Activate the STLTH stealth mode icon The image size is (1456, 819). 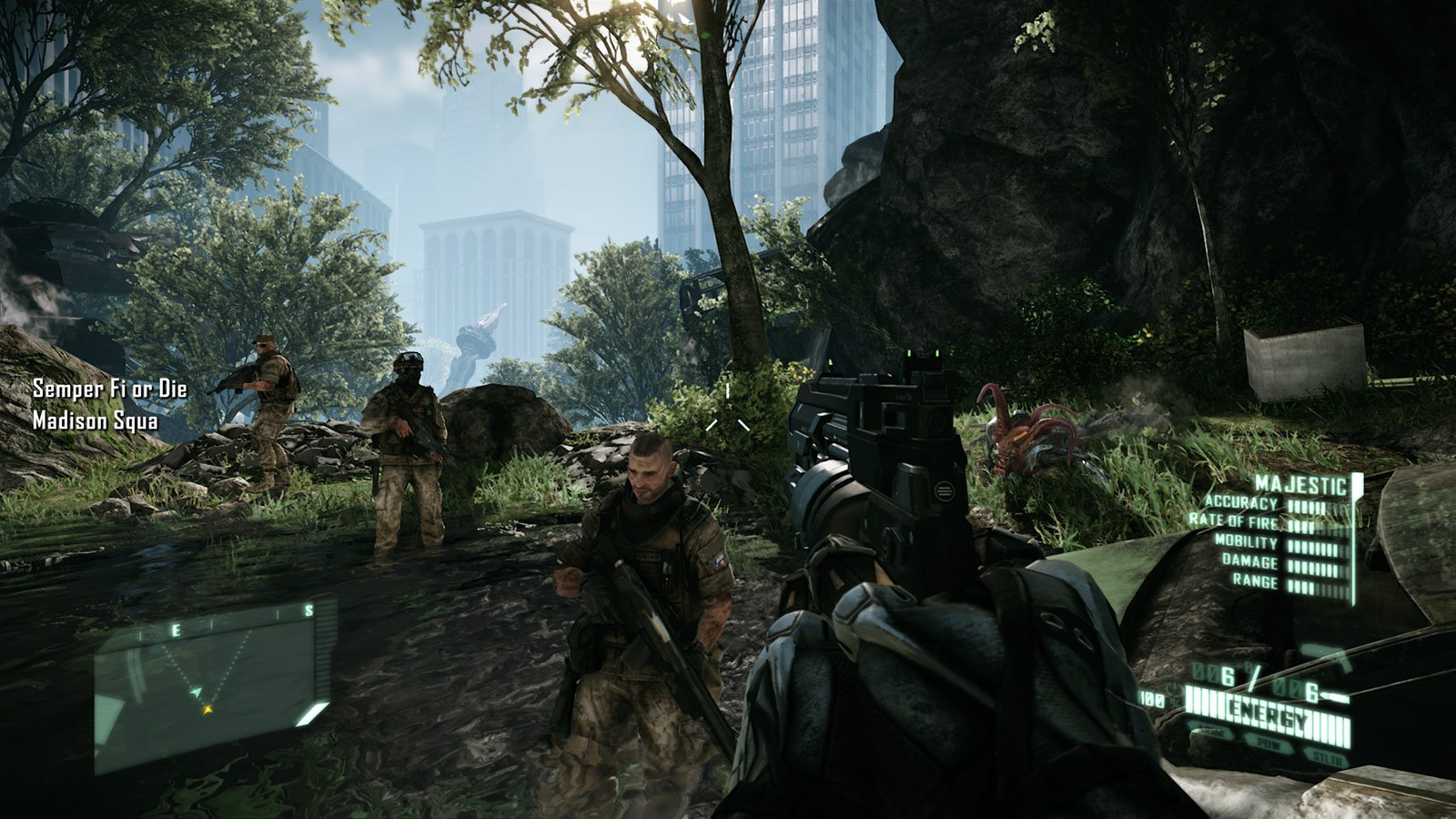tap(1329, 757)
